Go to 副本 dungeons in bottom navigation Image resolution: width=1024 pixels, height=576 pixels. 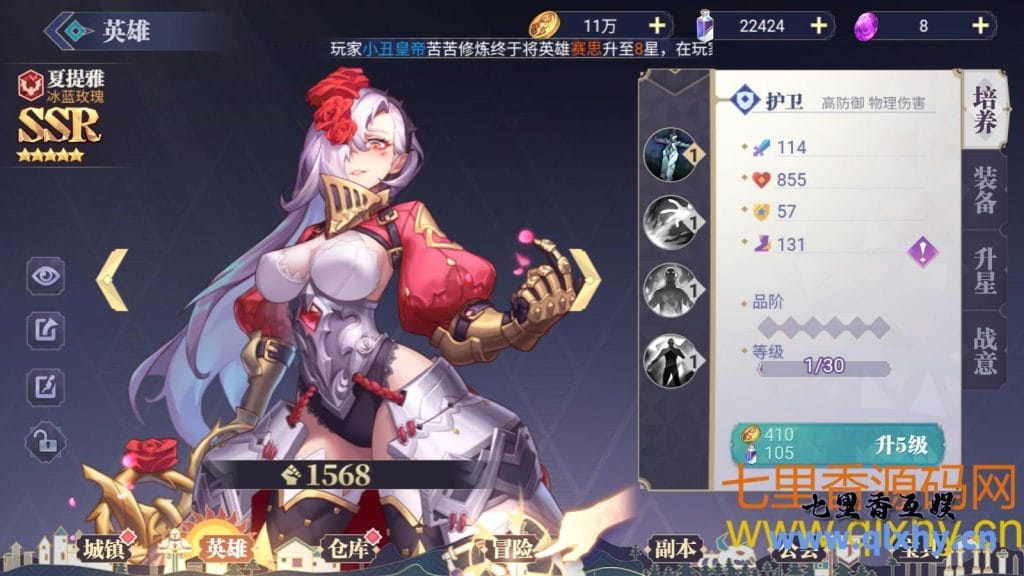tap(676, 548)
